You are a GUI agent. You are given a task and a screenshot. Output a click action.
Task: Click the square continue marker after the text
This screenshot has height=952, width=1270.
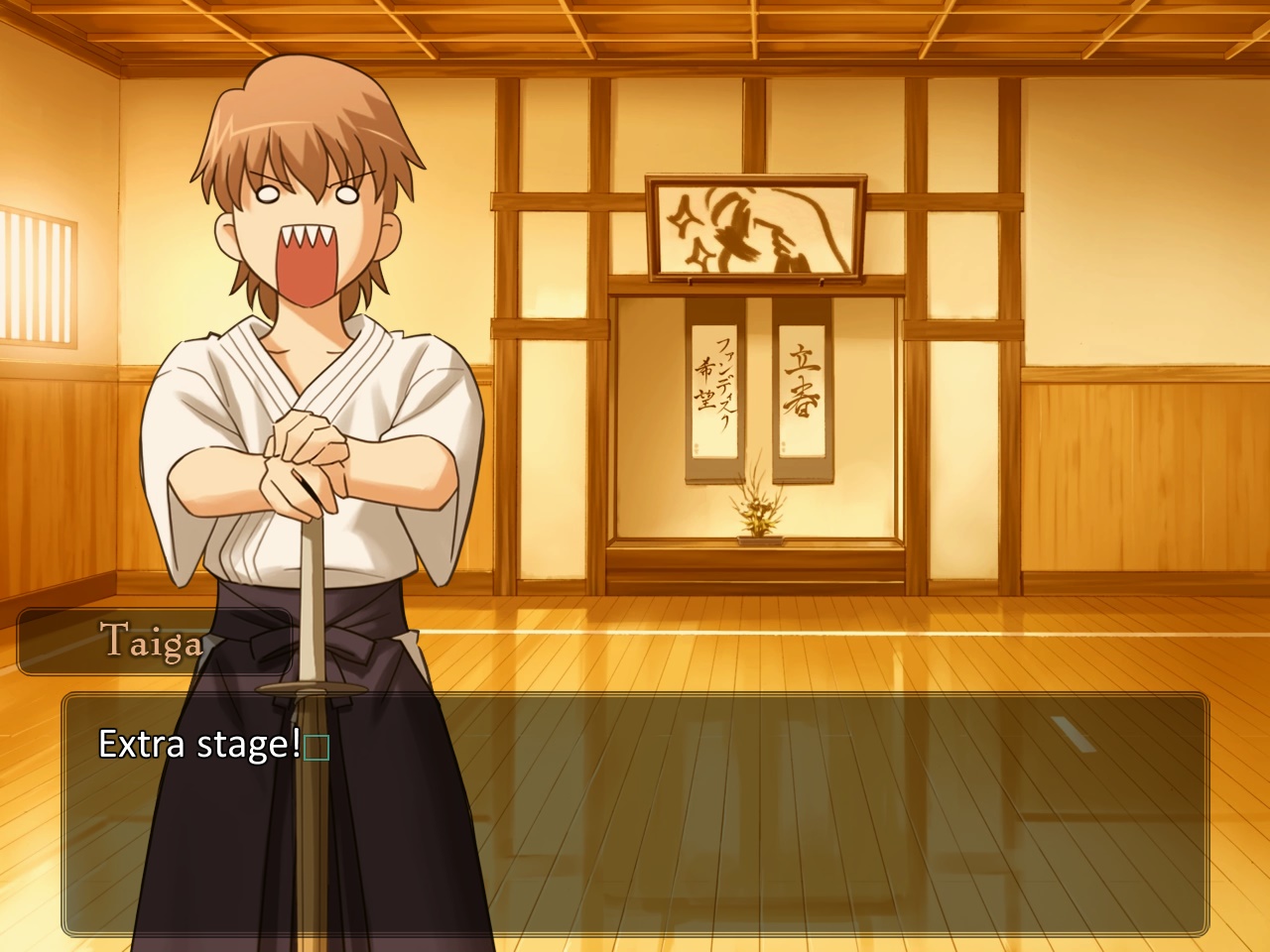click(x=317, y=747)
